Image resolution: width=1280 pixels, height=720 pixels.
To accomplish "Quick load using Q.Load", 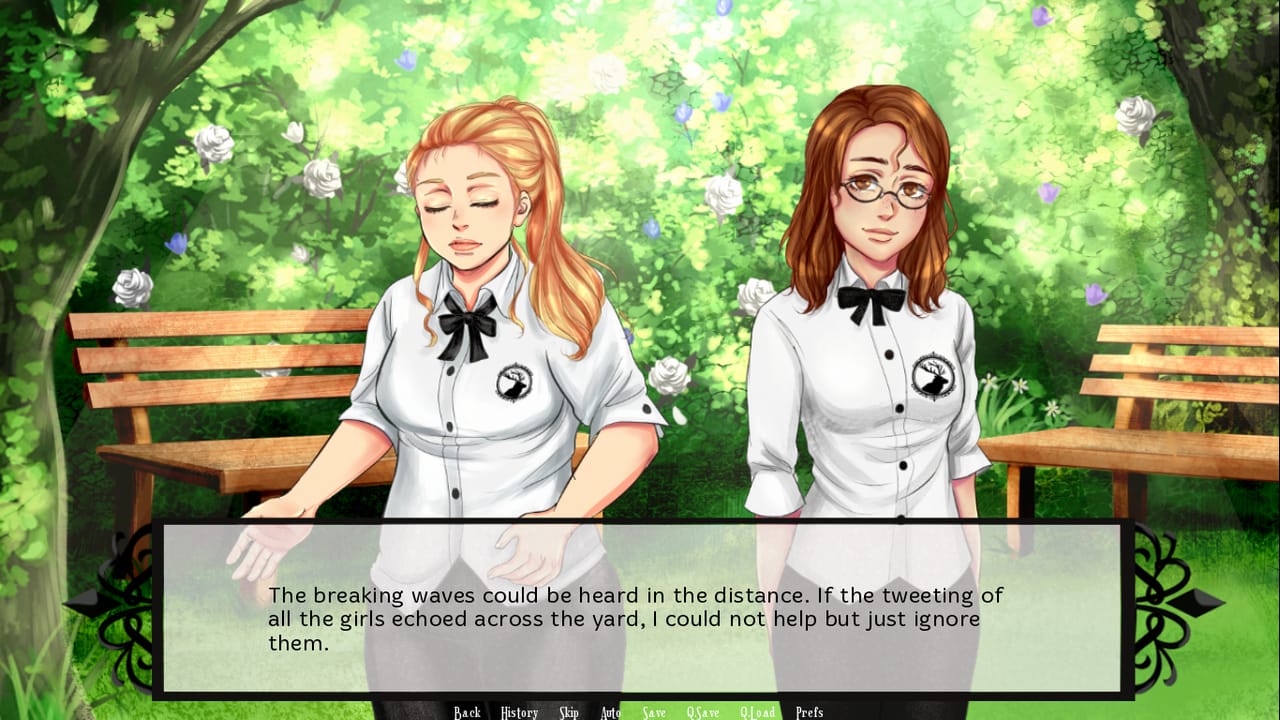I will tap(759, 712).
